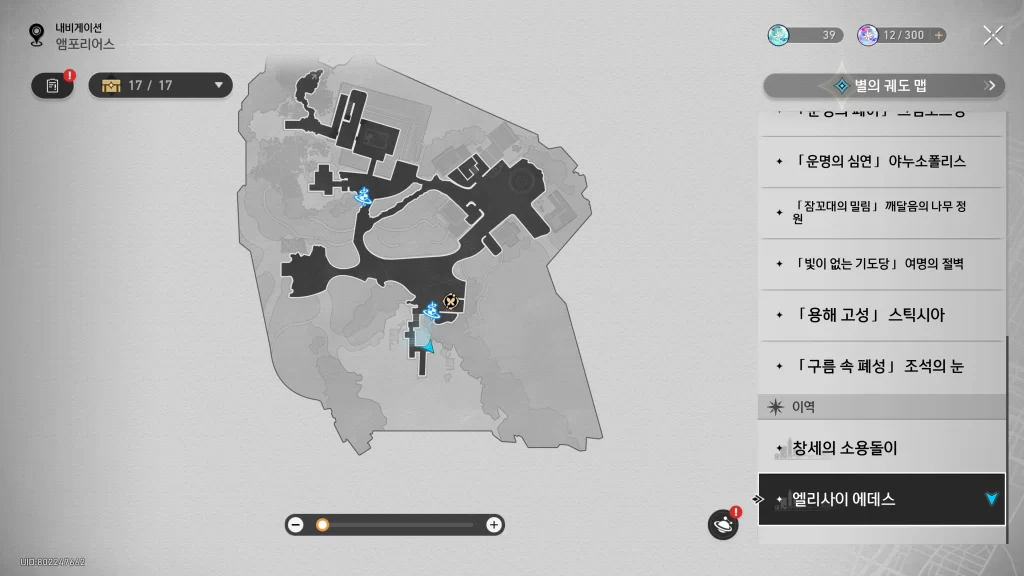This screenshot has height=576, width=1024.
Task: Click the upper blue space anchor marker
Action: coord(365,195)
